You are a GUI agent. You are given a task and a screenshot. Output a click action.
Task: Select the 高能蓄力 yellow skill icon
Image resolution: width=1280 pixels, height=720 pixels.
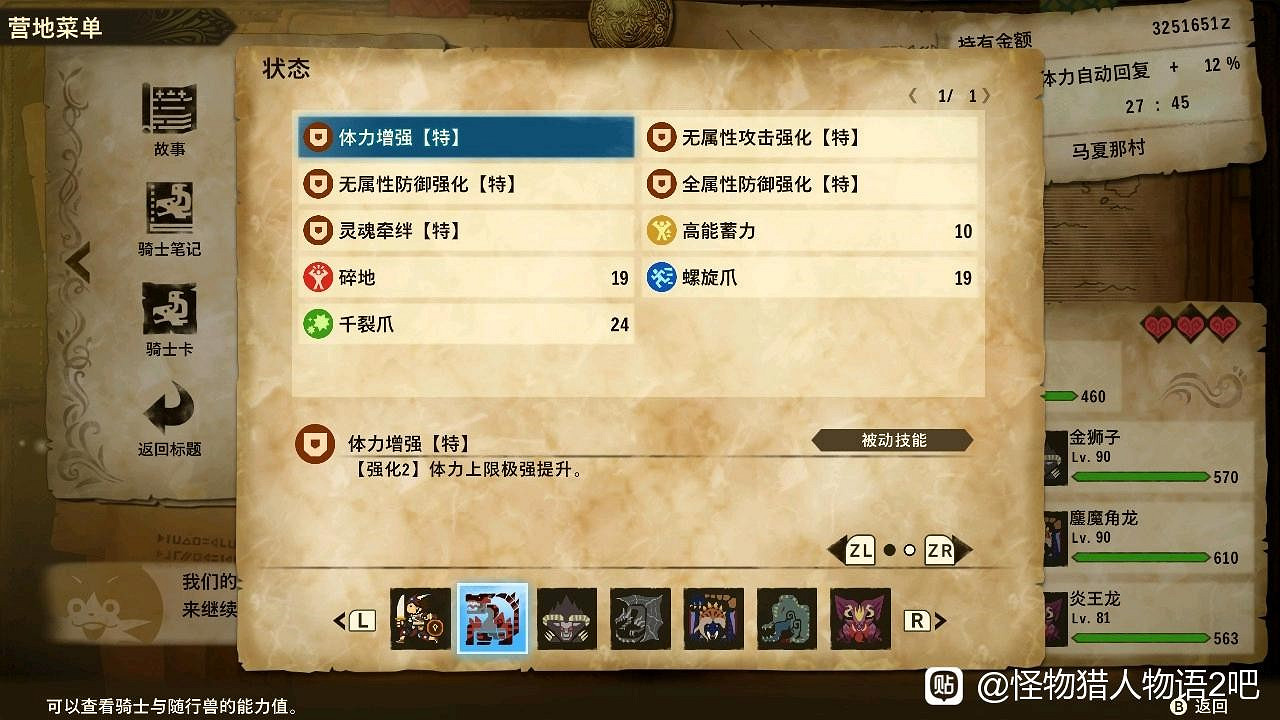661,231
